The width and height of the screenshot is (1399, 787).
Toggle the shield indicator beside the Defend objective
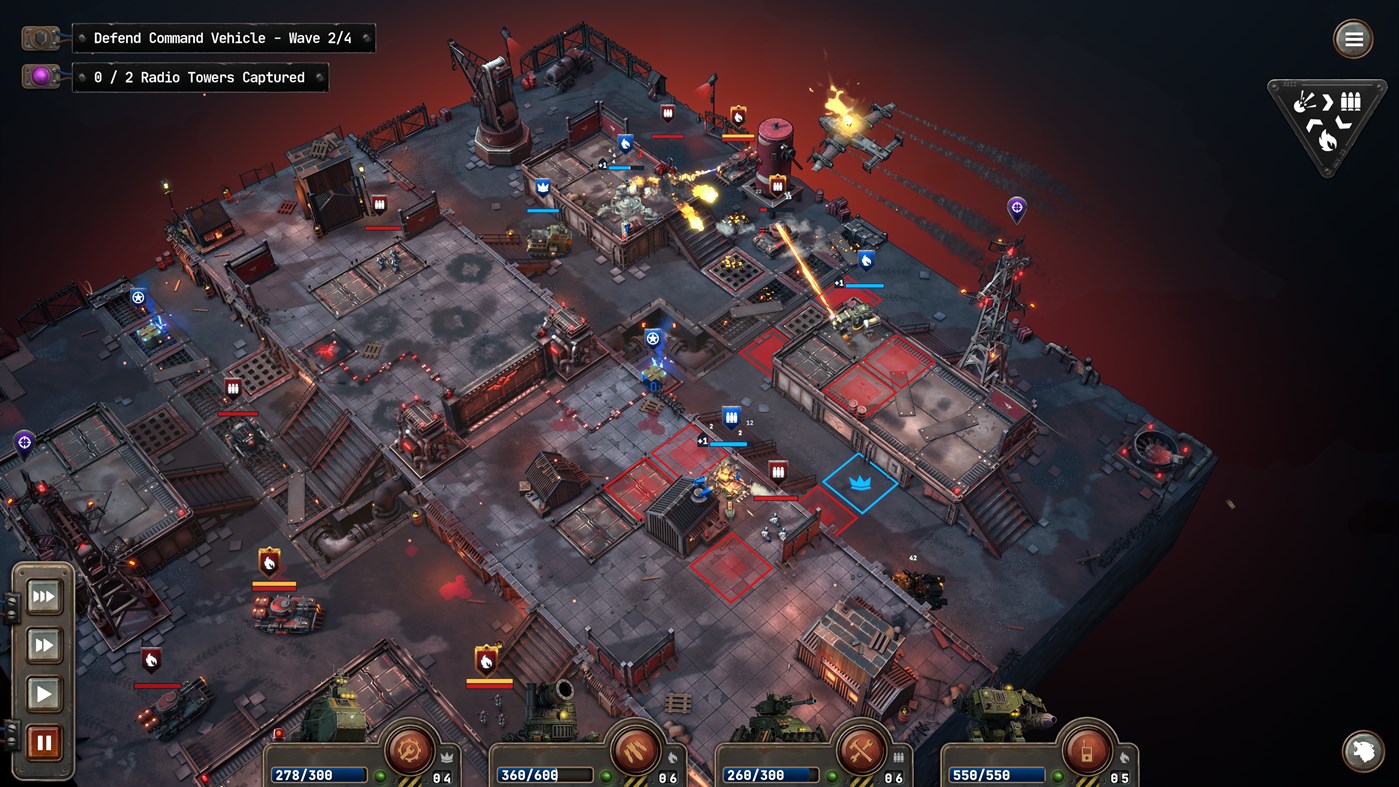(x=40, y=37)
